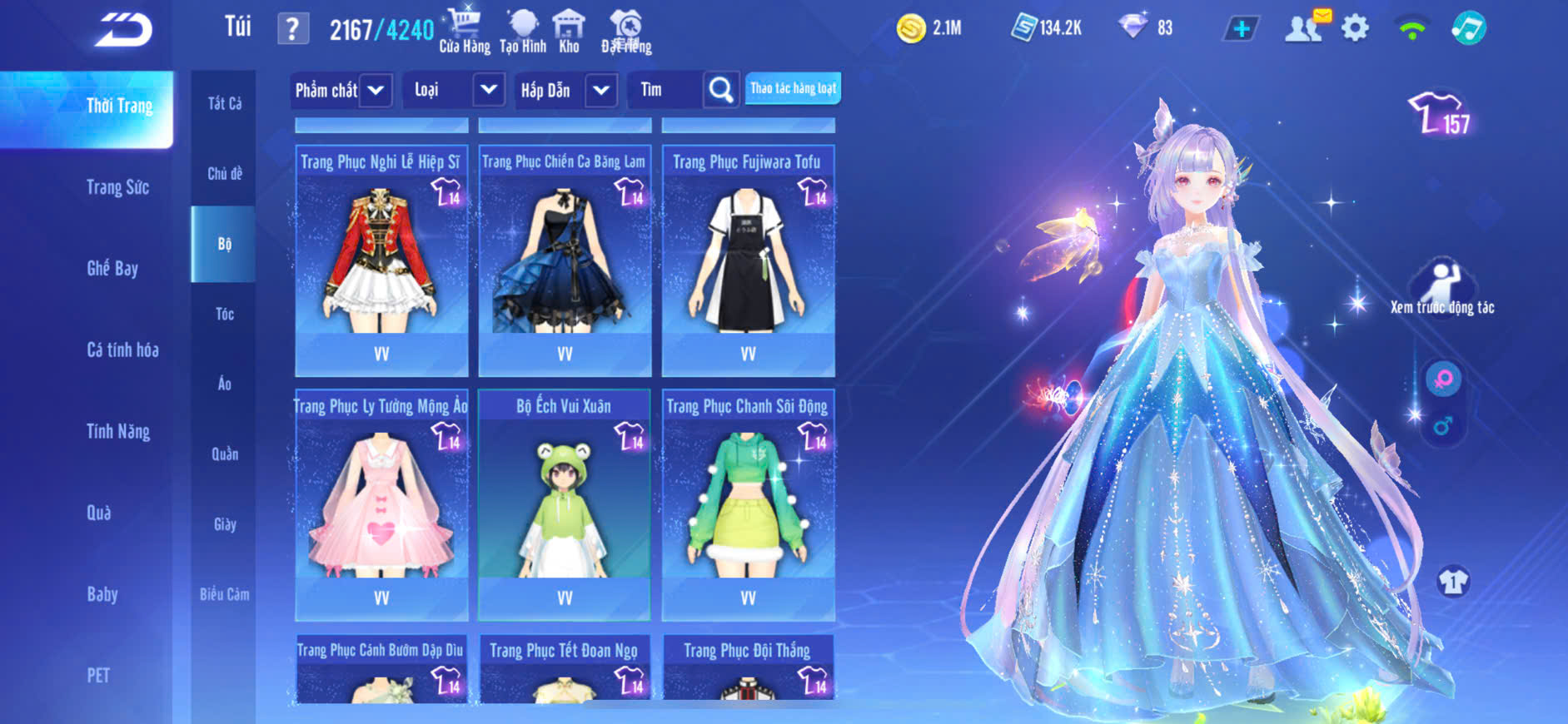The image size is (1568, 724).
Task: Select Trang Phục Chanh Sôi Động outfit
Action: point(748,504)
